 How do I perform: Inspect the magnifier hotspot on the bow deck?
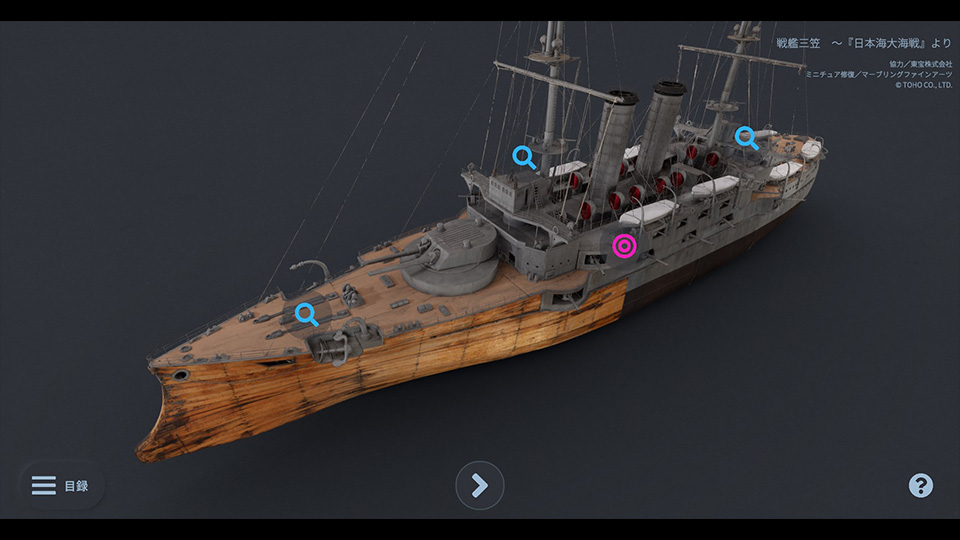[x=307, y=314]
